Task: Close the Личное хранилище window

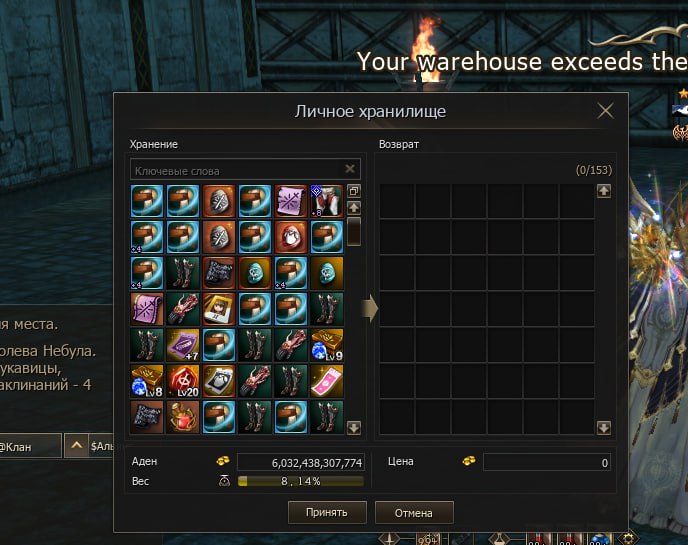Action: coord(605,111)
